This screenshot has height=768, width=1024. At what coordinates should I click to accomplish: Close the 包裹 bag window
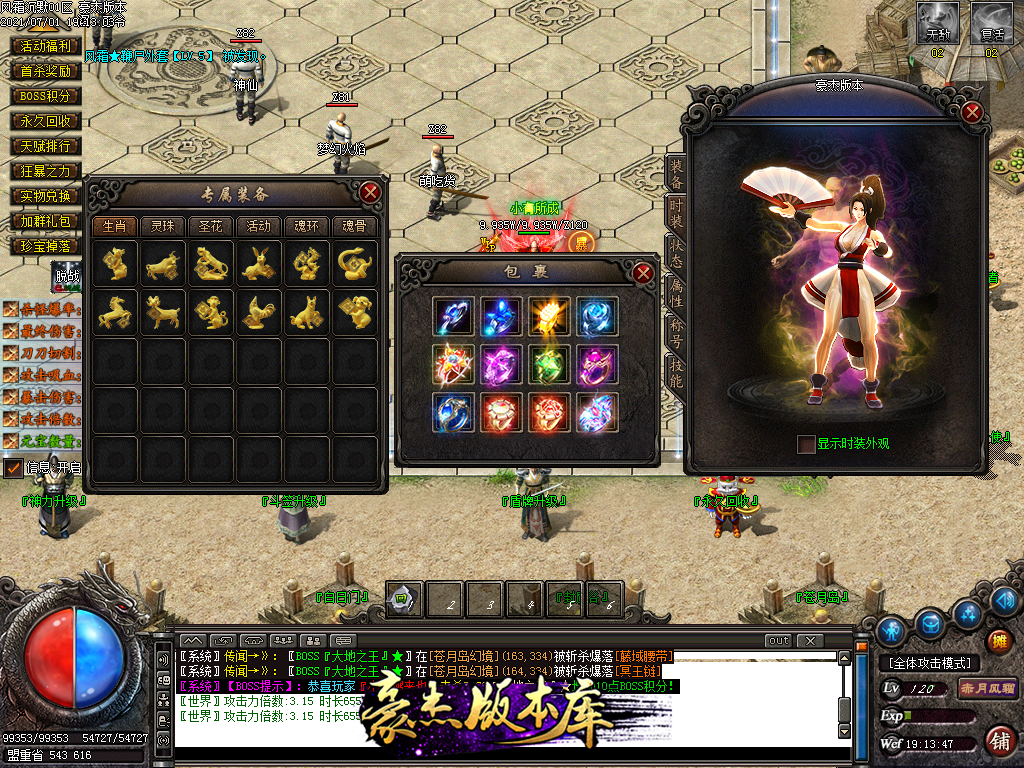click(644, 272)
